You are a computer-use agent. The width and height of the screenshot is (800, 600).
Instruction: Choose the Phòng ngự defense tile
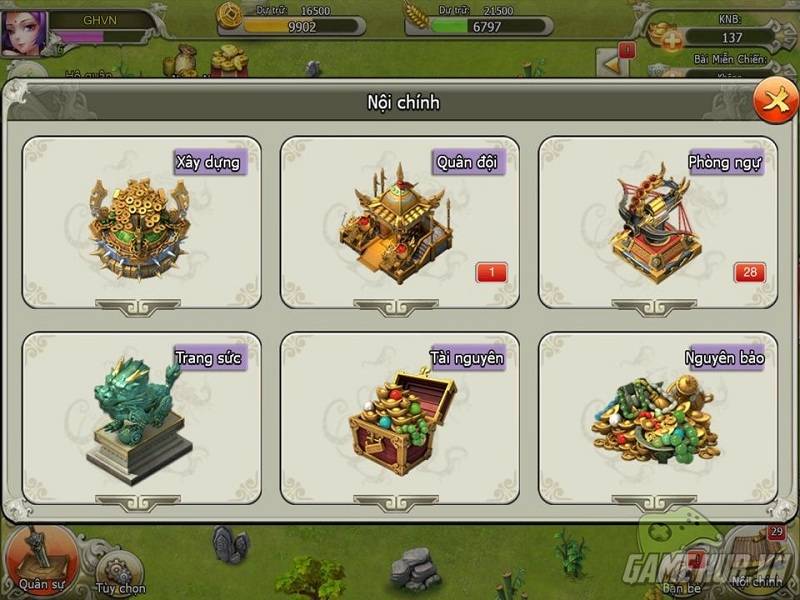657,222
